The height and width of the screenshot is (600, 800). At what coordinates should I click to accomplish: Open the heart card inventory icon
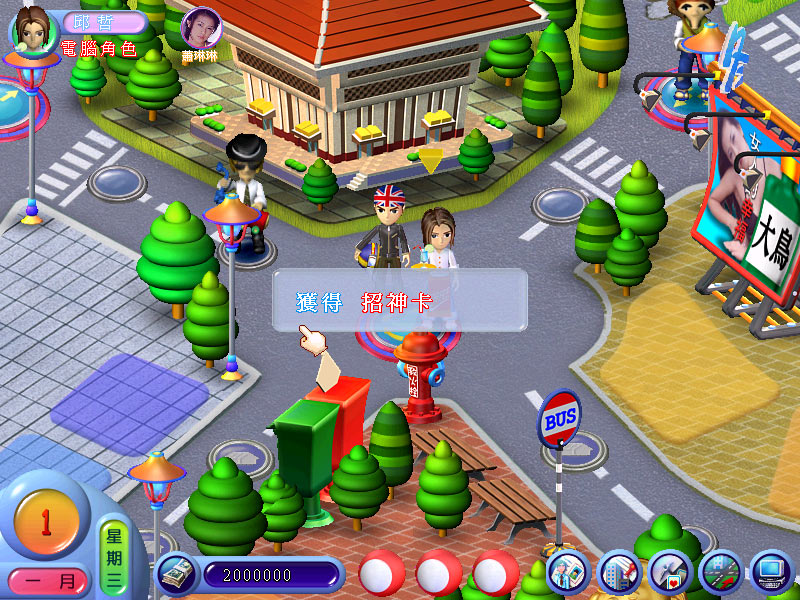pyautogui.click(x=668, y=572)
